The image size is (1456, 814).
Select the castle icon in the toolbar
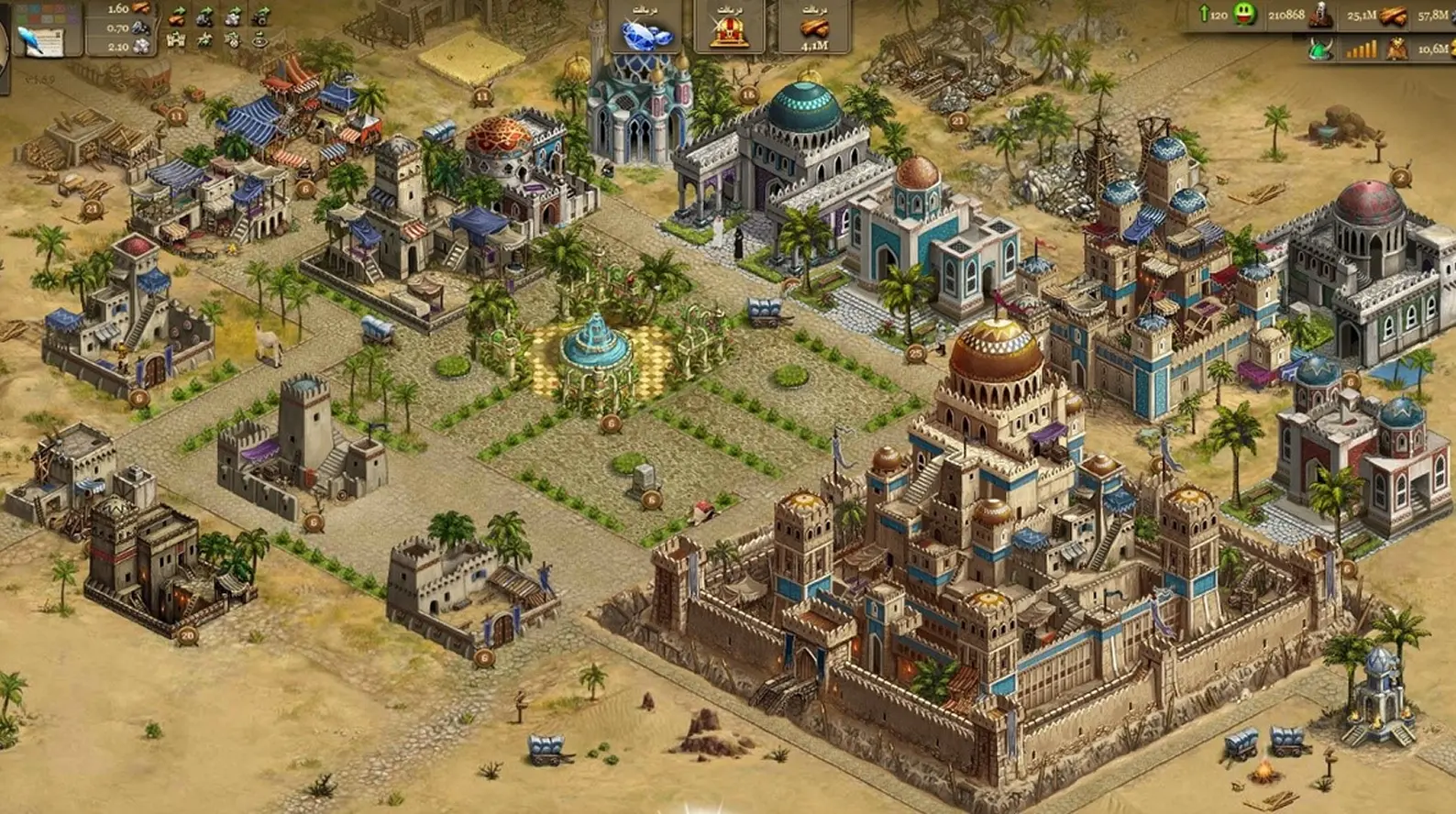[175, 40]
